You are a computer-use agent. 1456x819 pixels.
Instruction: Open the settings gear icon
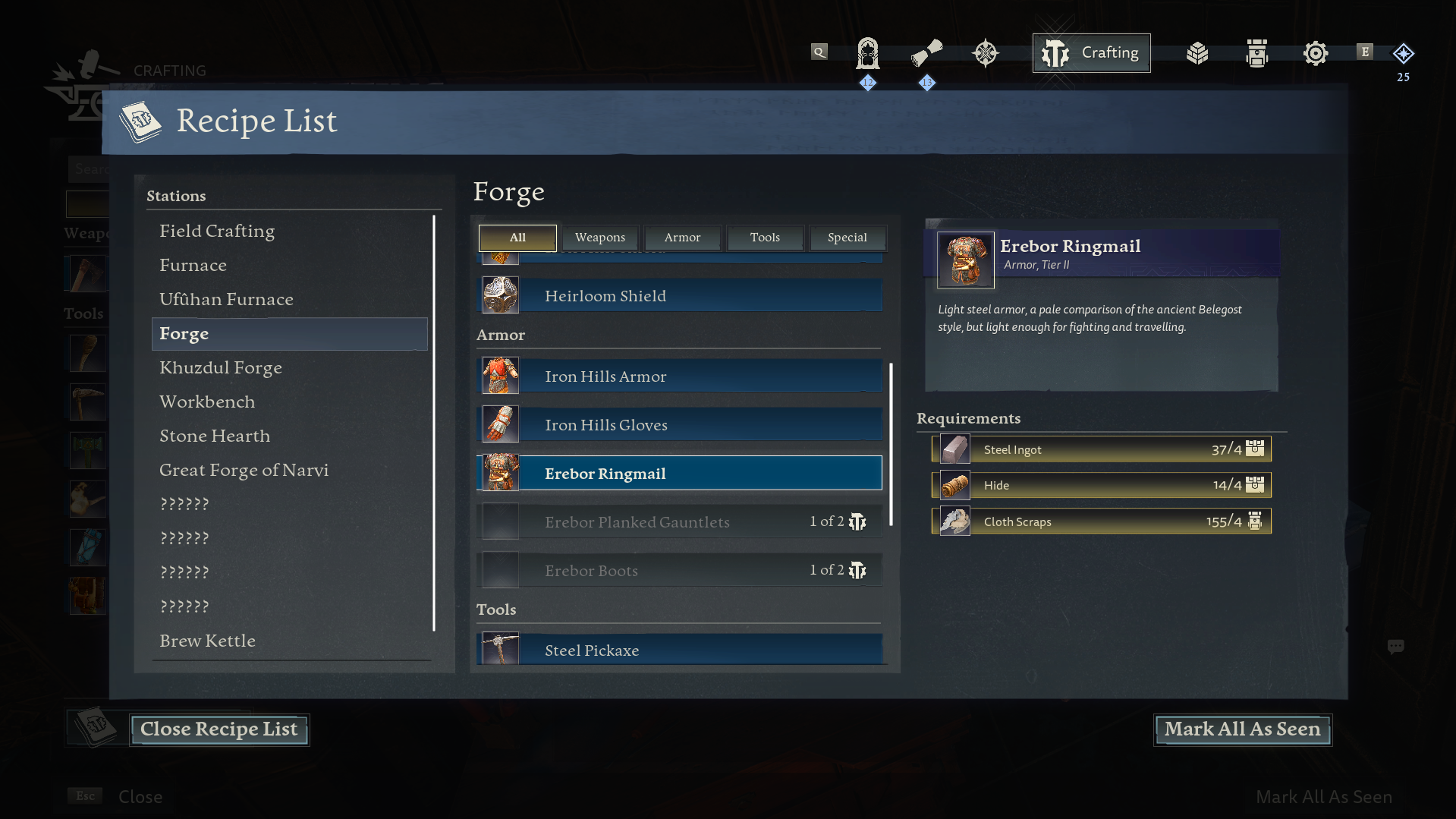[1315, 52]
